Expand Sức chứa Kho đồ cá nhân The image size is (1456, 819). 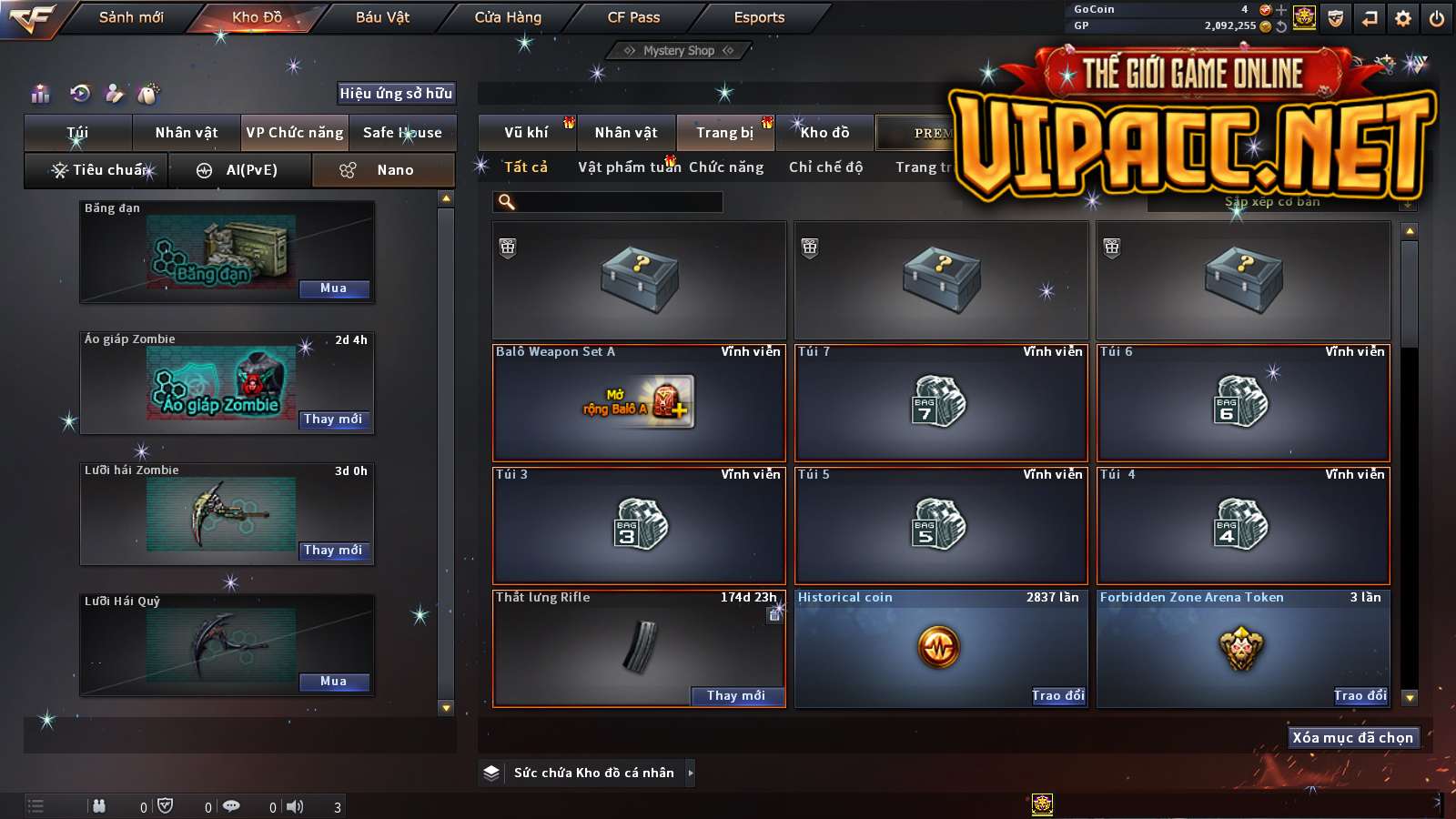click(690, 773)
